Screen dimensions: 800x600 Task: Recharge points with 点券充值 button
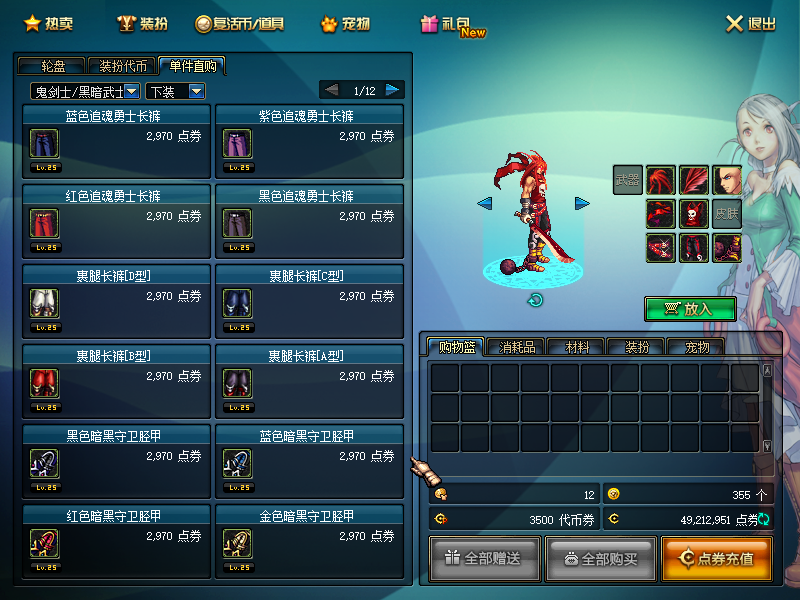tap(716, 558)
